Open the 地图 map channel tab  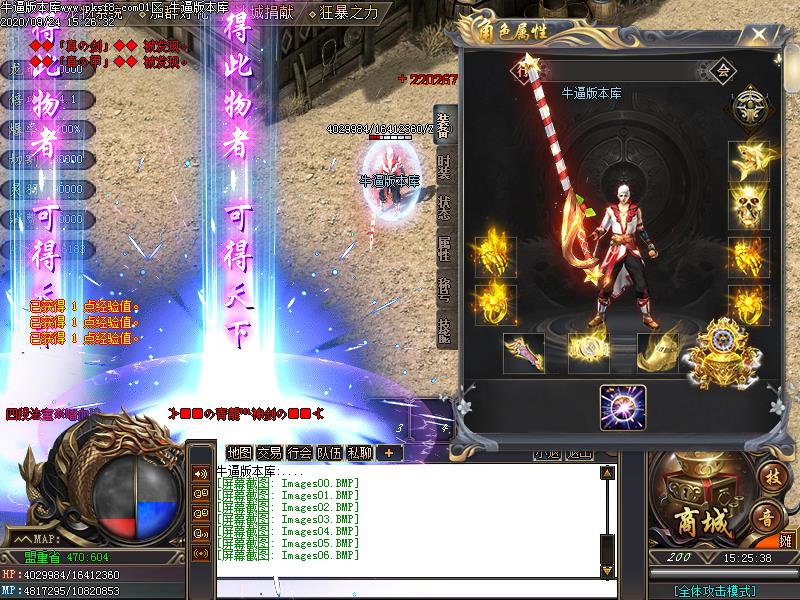[x=240, y=452]
